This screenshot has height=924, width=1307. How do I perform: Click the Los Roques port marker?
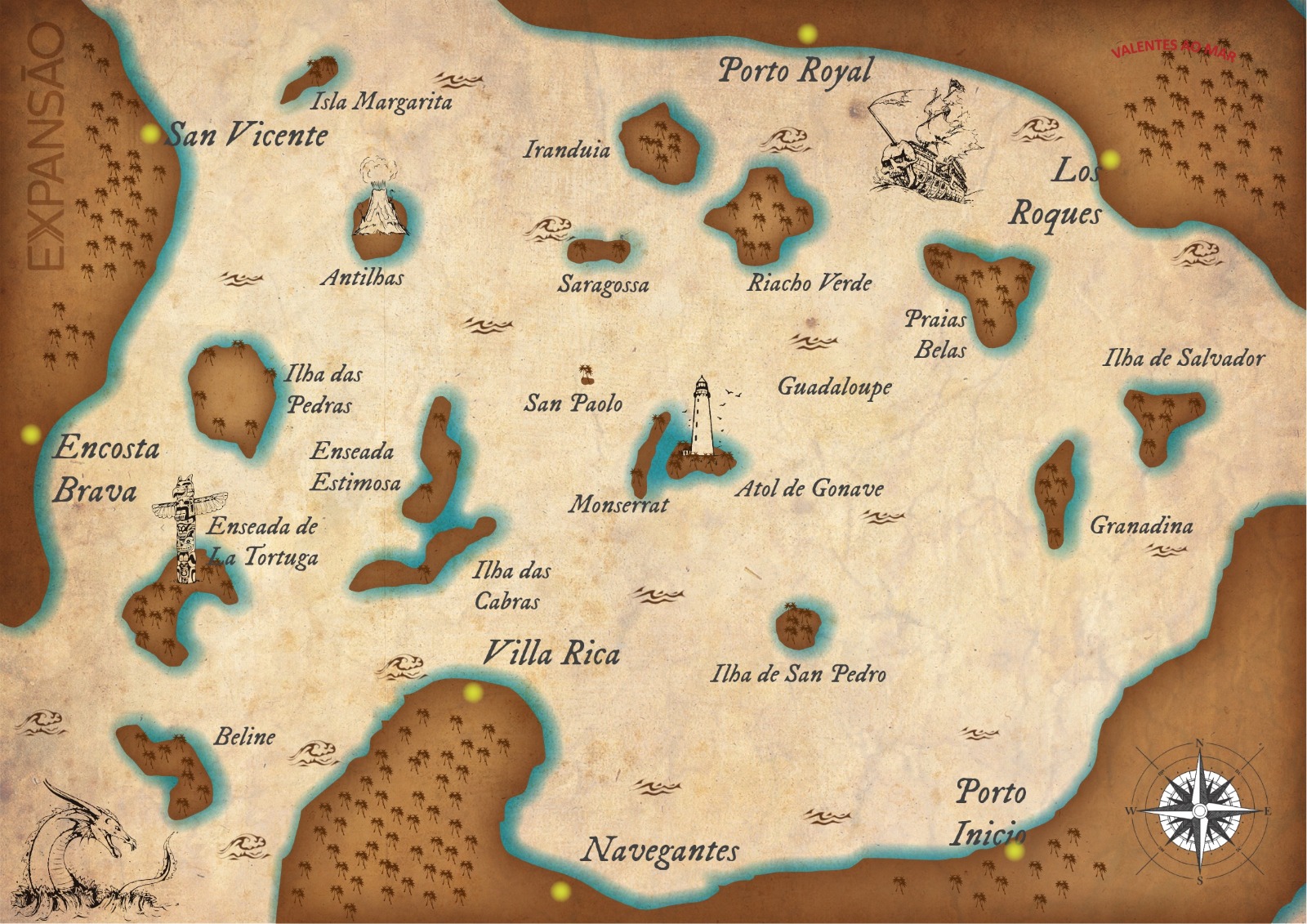coord(1109,159)
